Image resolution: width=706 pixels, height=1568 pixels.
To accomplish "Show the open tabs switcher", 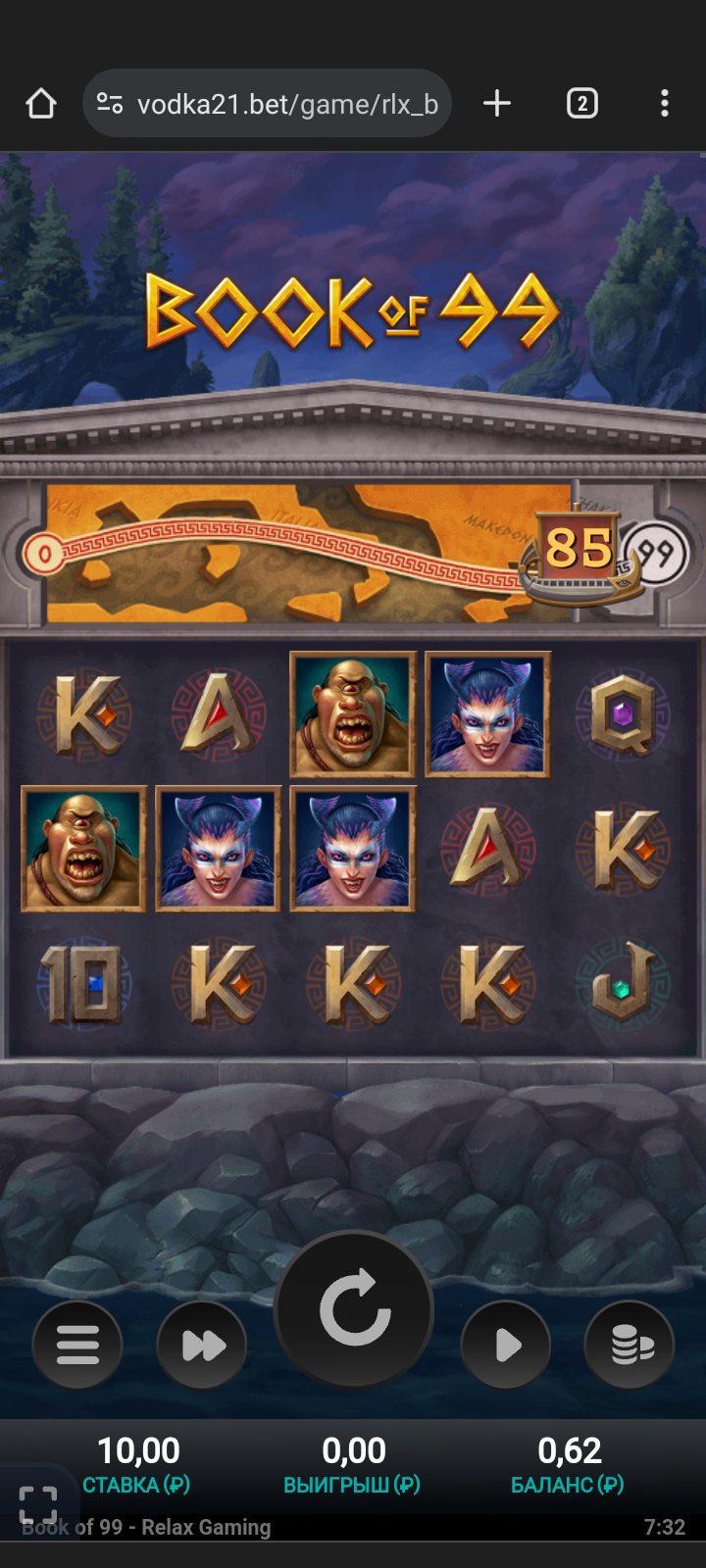I will pos(581,104).
